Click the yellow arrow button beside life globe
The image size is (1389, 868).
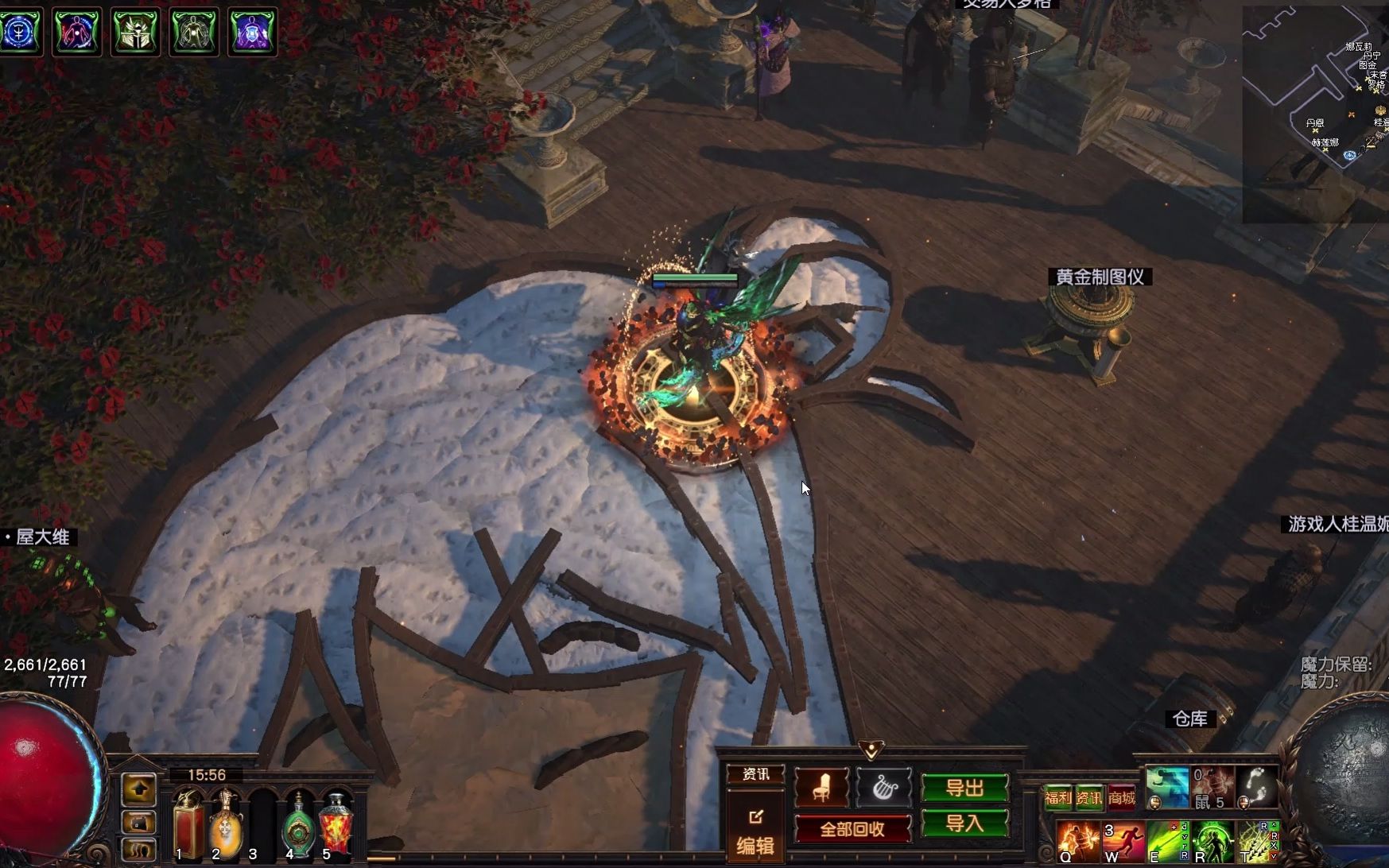click(x=139, y=789)
